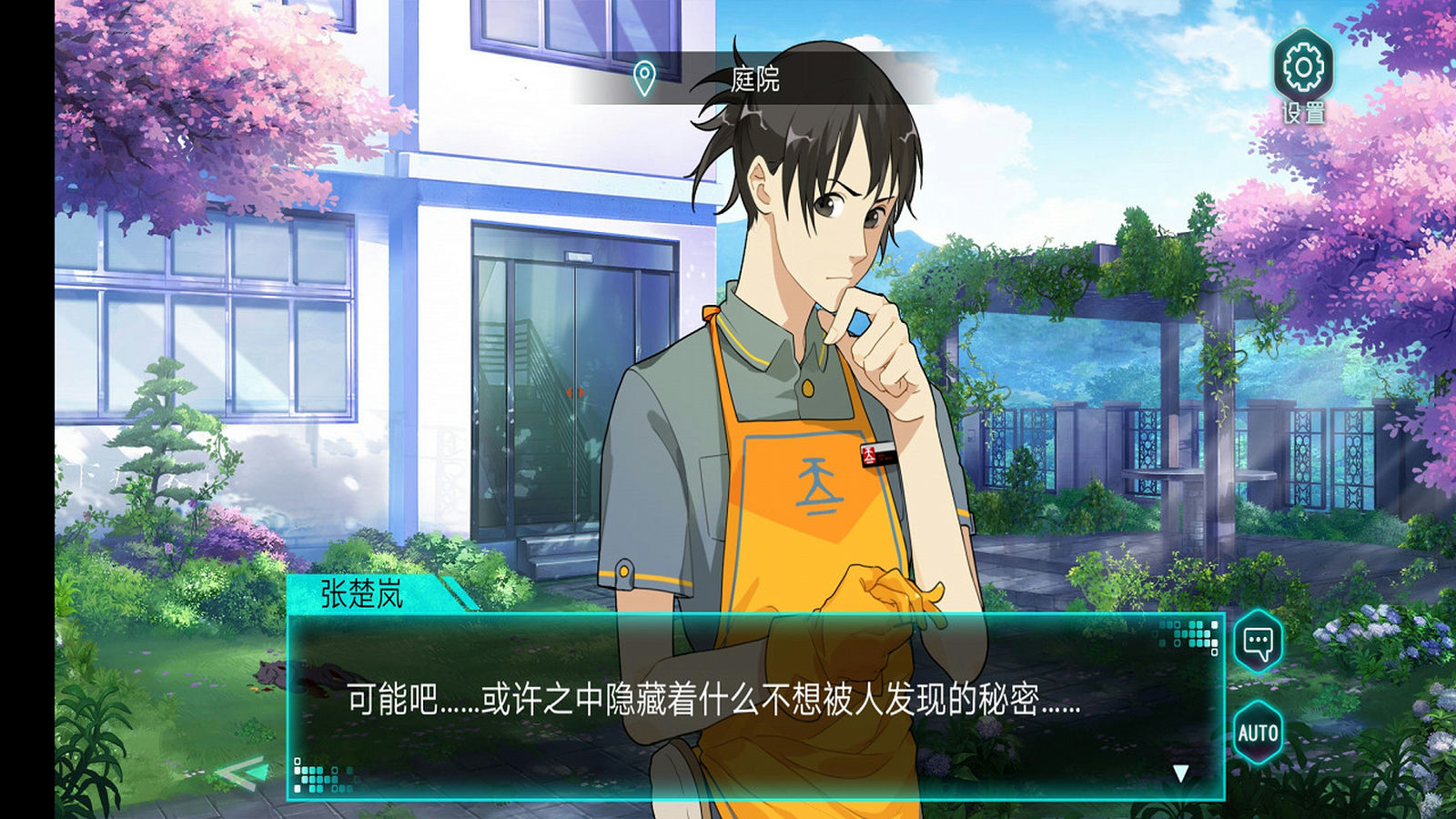Toggle AUTO dialogue playback
Viewport: 1456px width, 819px height.
coord(1258,733)
